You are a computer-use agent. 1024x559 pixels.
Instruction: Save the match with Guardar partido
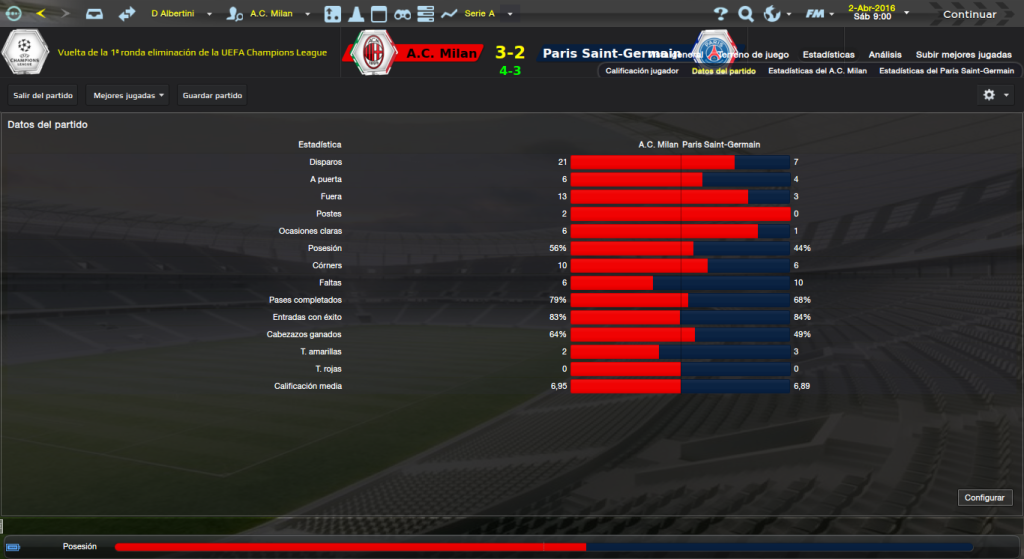click(212, 95)
